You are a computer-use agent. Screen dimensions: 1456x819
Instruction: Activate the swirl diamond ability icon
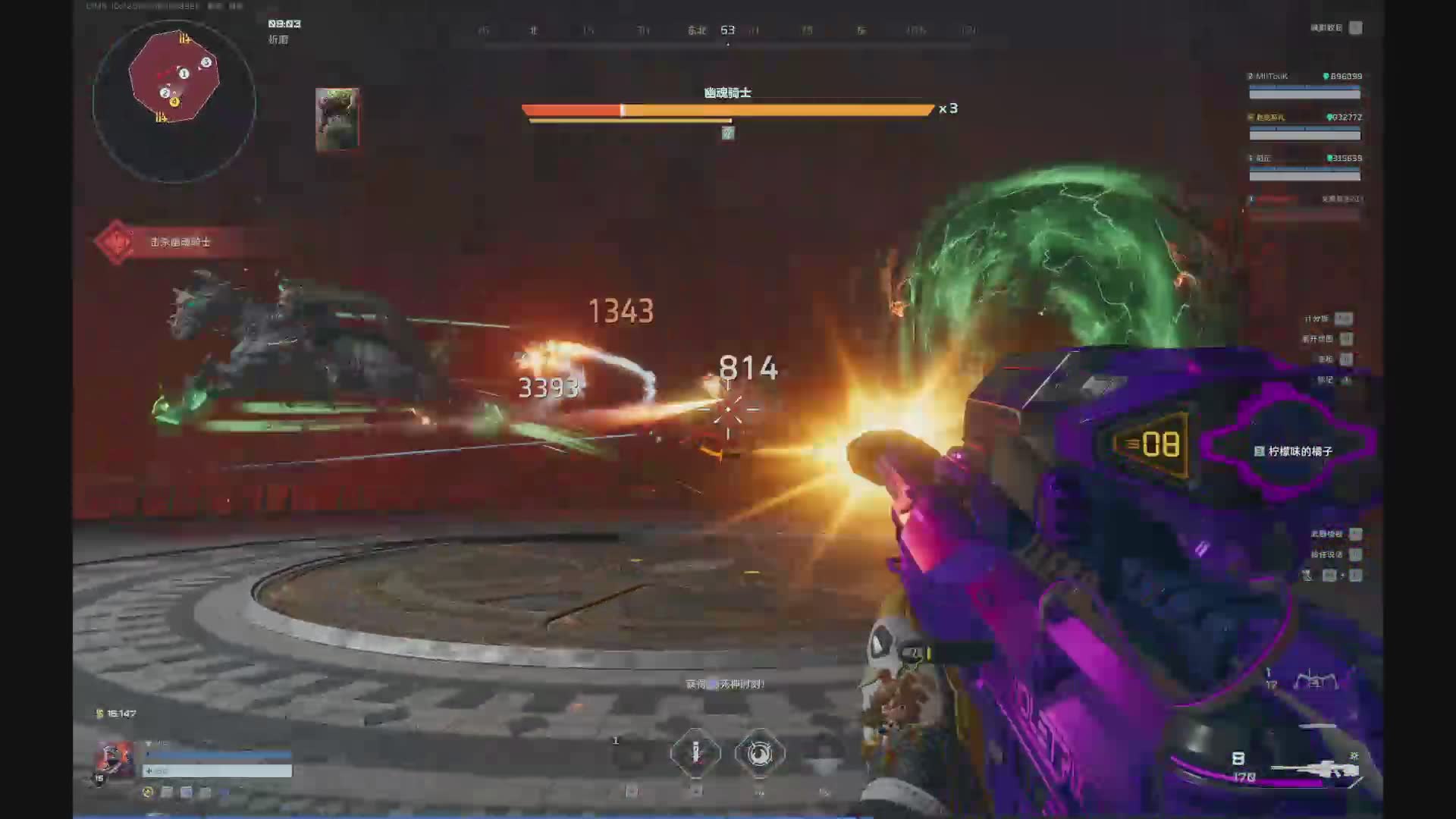pos(759,752)
